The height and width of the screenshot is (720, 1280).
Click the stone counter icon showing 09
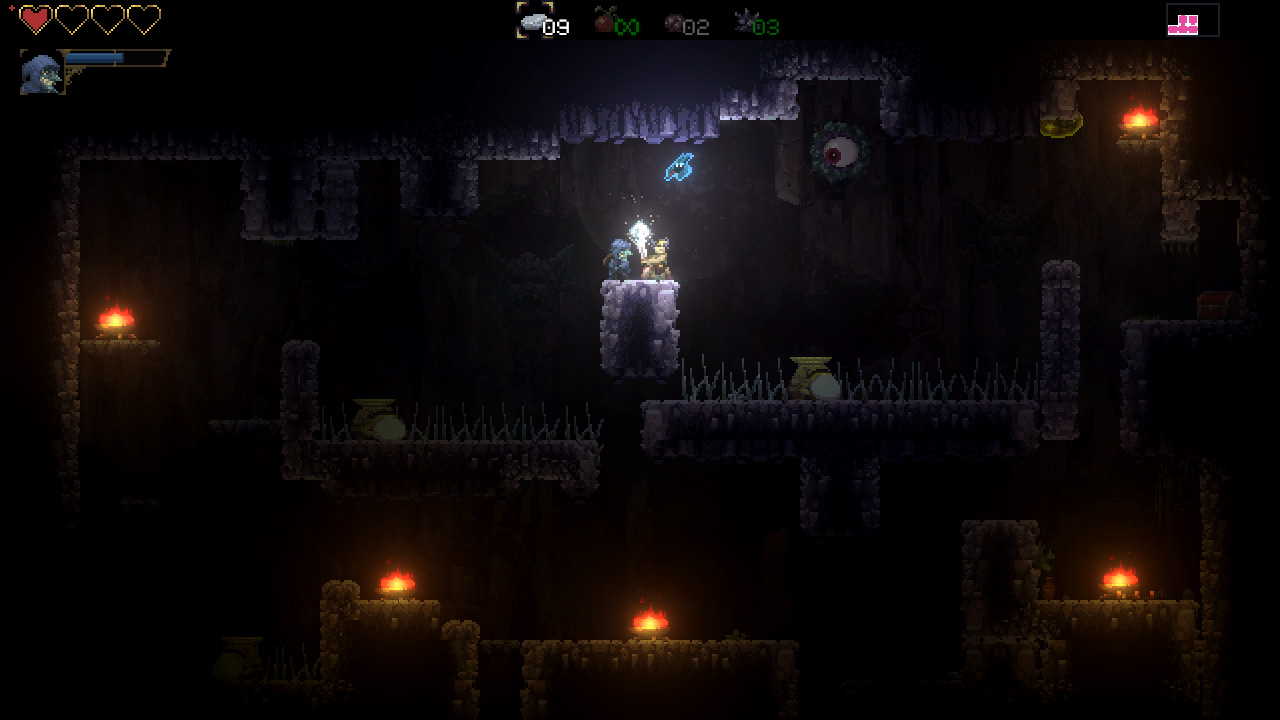(x=535, y=22)
